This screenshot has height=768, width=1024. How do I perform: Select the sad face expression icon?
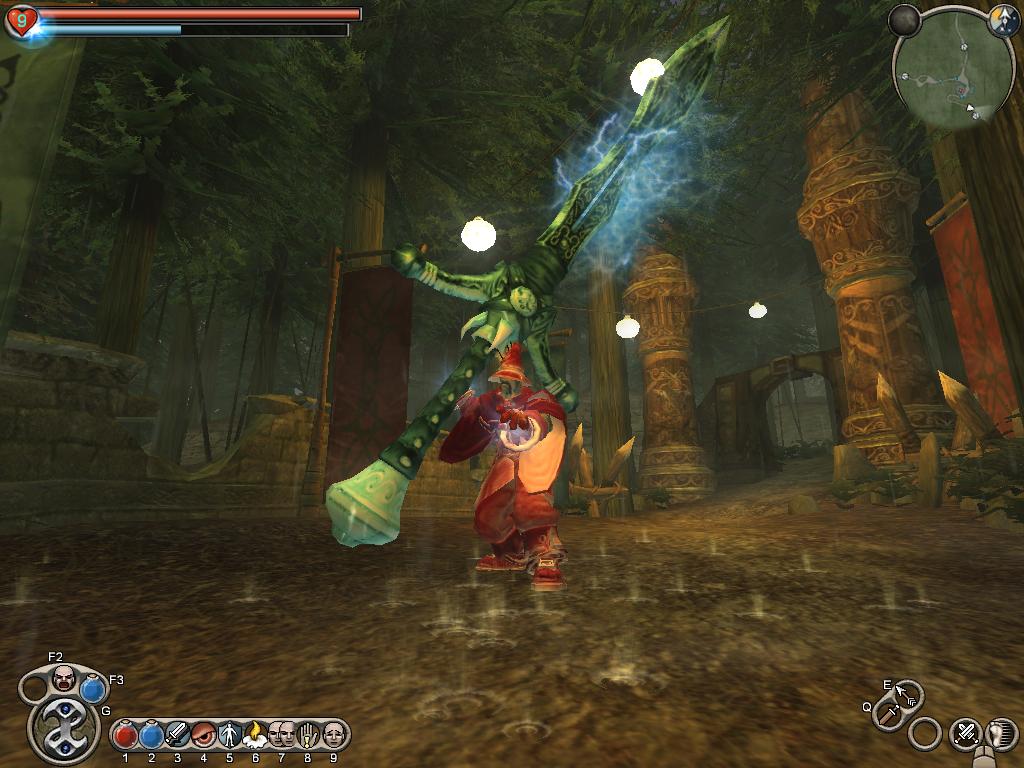[333, 735]
